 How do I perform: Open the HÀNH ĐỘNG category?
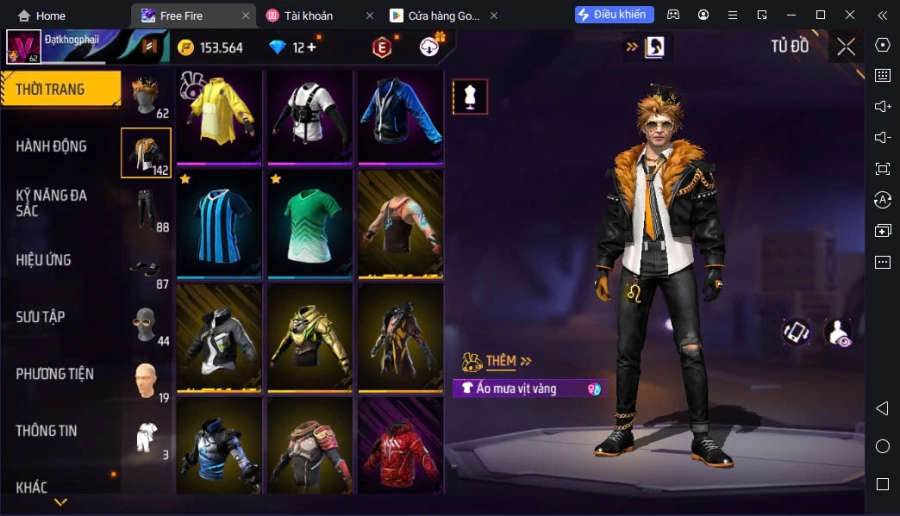click(x=51, y=146)
